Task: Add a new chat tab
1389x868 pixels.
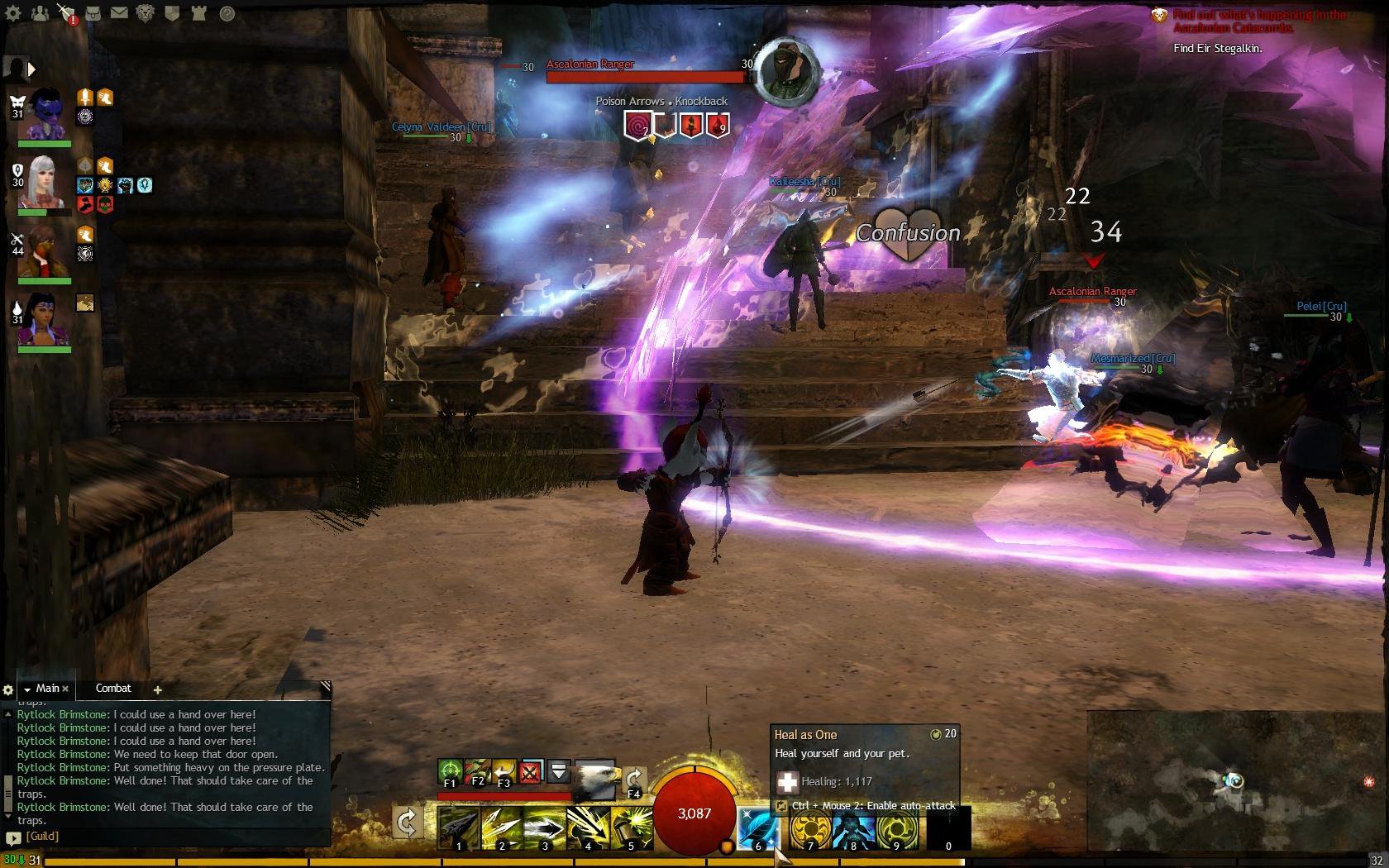Action: [x=157, y=689]
